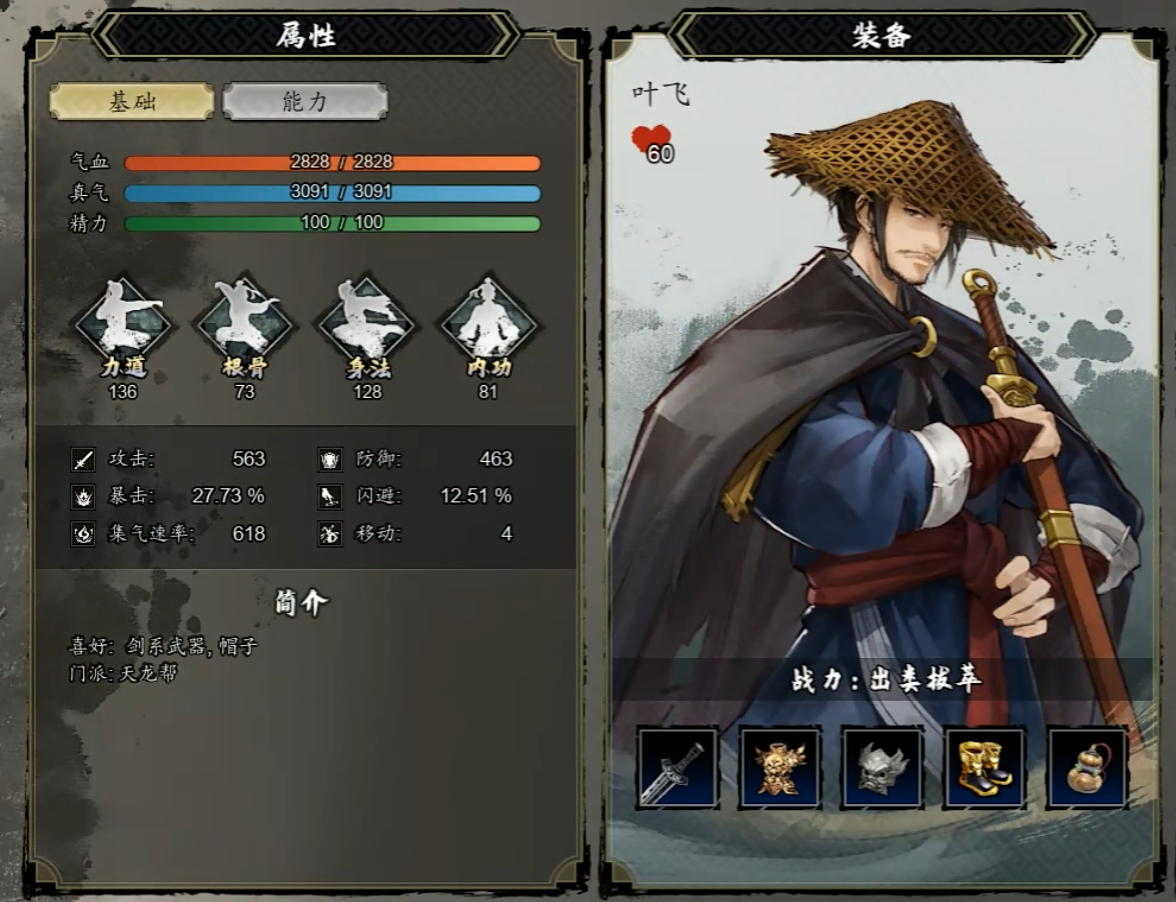Switch to the 基础 (Basics) tab
This screenshot has height=902, width=1176.
[x=132, y=101]
